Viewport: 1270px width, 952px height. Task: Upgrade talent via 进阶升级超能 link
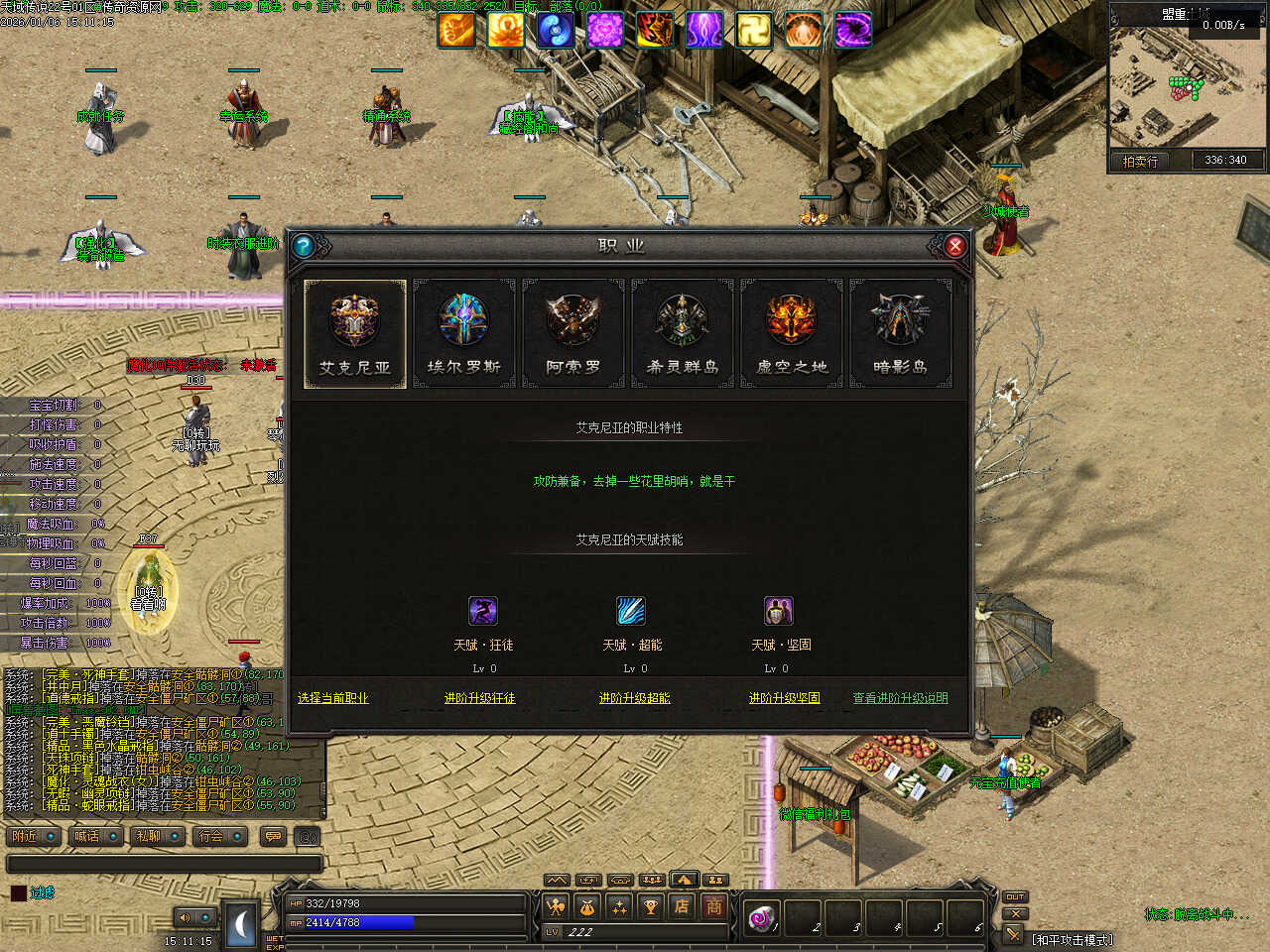click(x=634, y=698)
